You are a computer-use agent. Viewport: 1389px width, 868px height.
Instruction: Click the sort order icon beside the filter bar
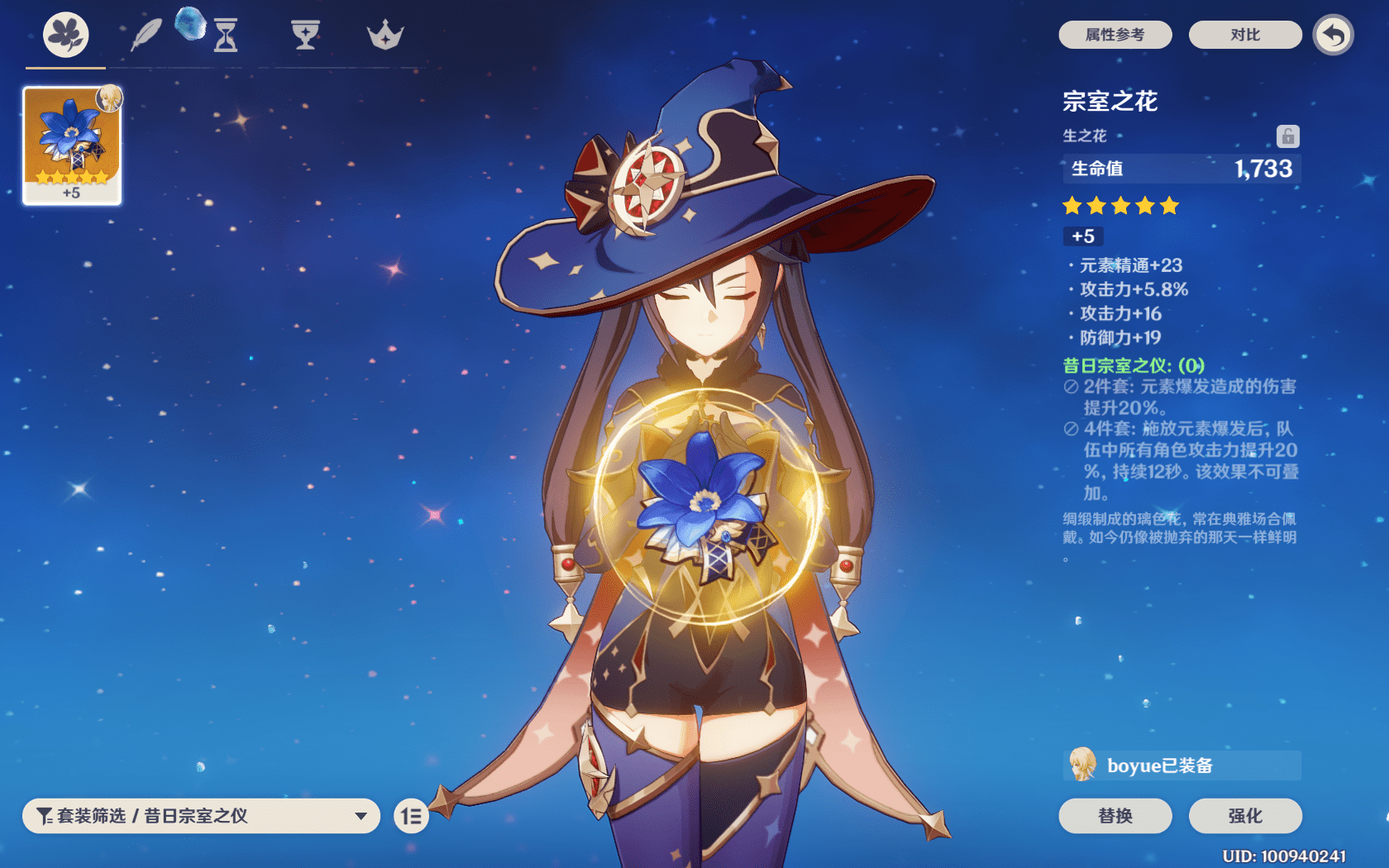pyautogui.click(x=411, y=816)
